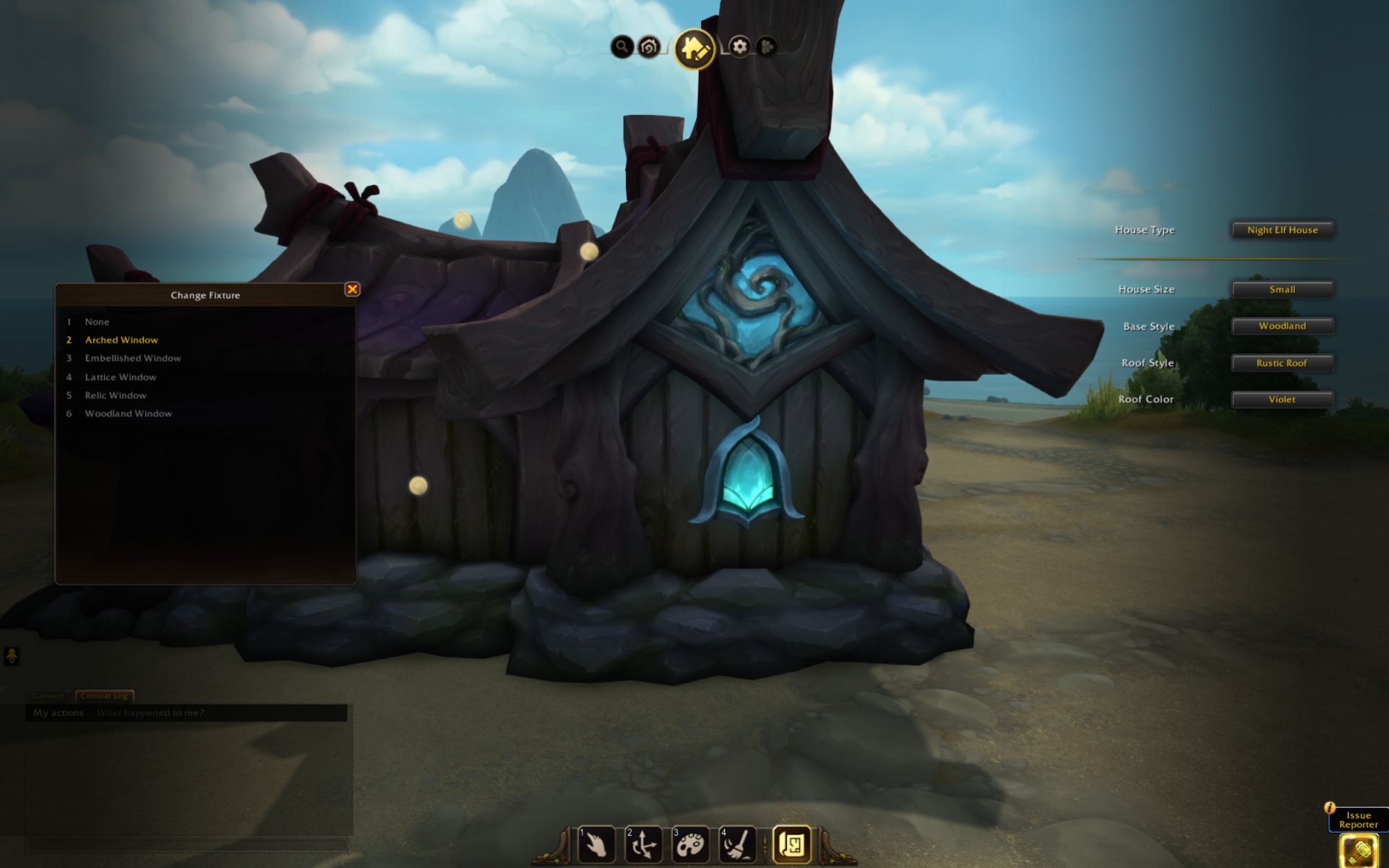Switch to the Combat Log chat tab
This screenshot has height=868, width=1389.
(x=105, y=696)
